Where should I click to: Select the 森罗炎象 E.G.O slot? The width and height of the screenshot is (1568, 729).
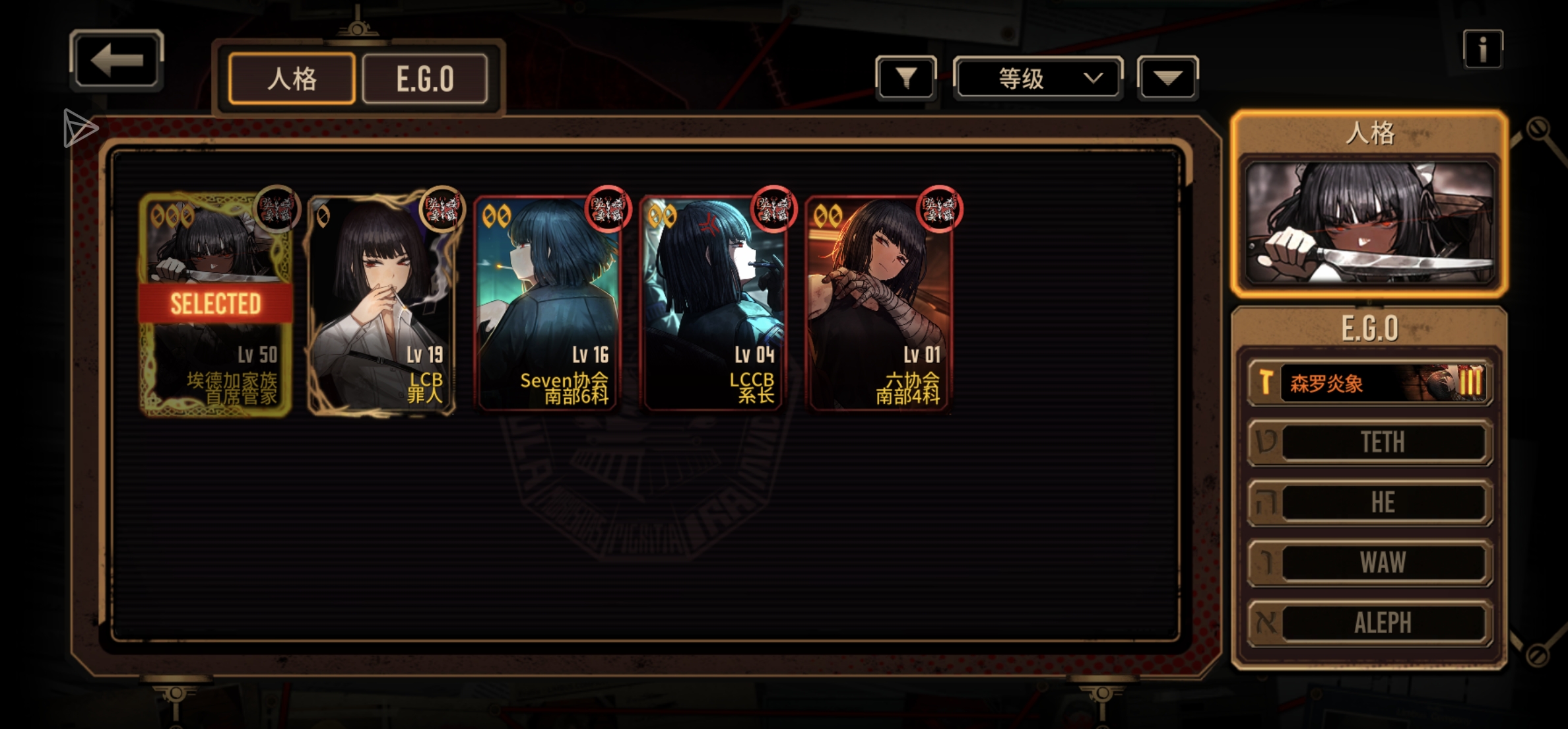point(1369,383)
